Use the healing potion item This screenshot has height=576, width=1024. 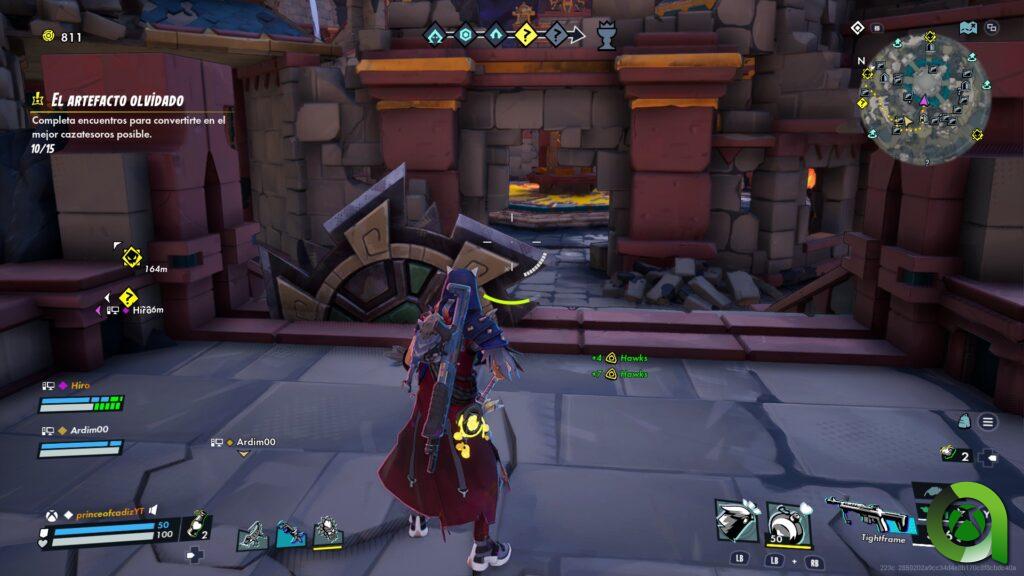coord(198,523)
